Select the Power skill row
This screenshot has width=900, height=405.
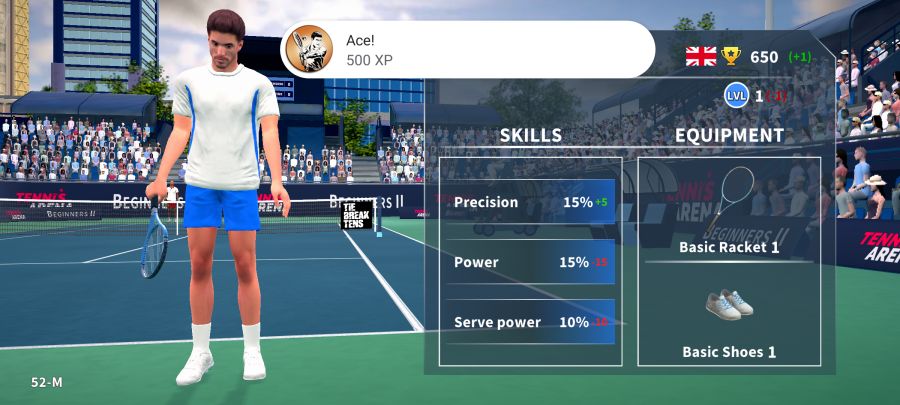(530, 262)
